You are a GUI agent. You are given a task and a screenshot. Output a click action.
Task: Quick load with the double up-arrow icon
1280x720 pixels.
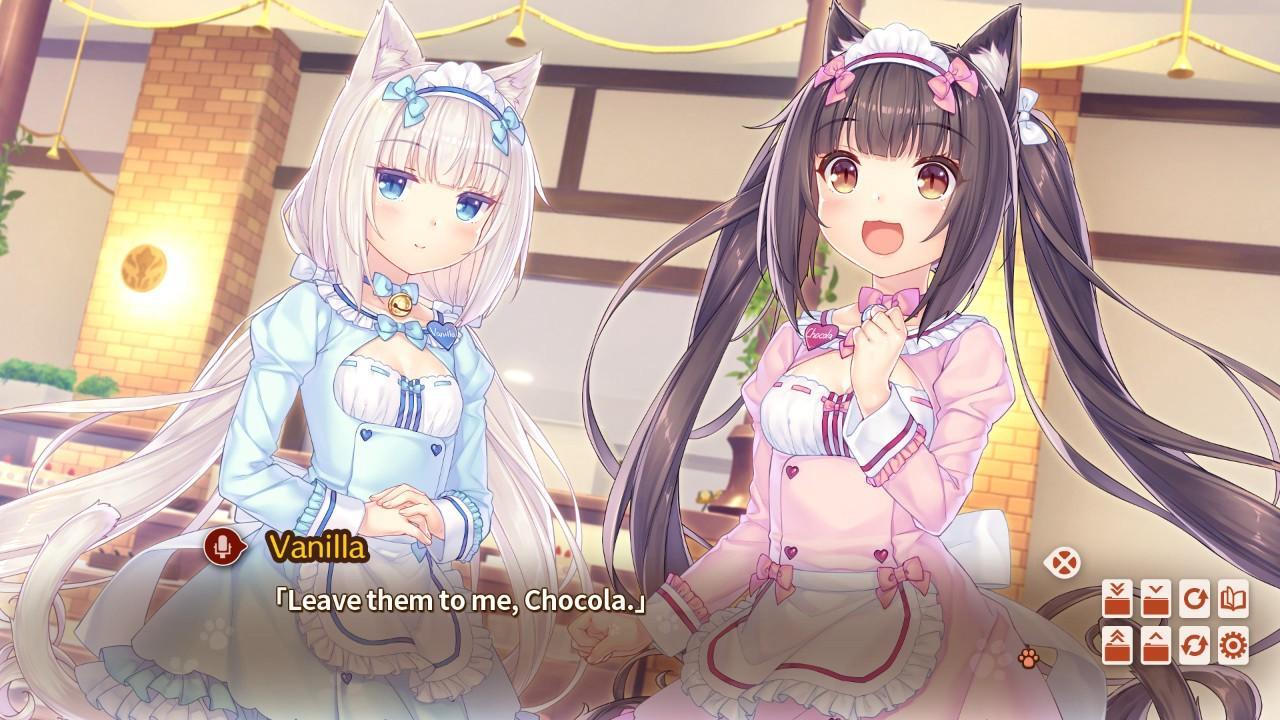pyautogui.click(x=1117, y=645)
